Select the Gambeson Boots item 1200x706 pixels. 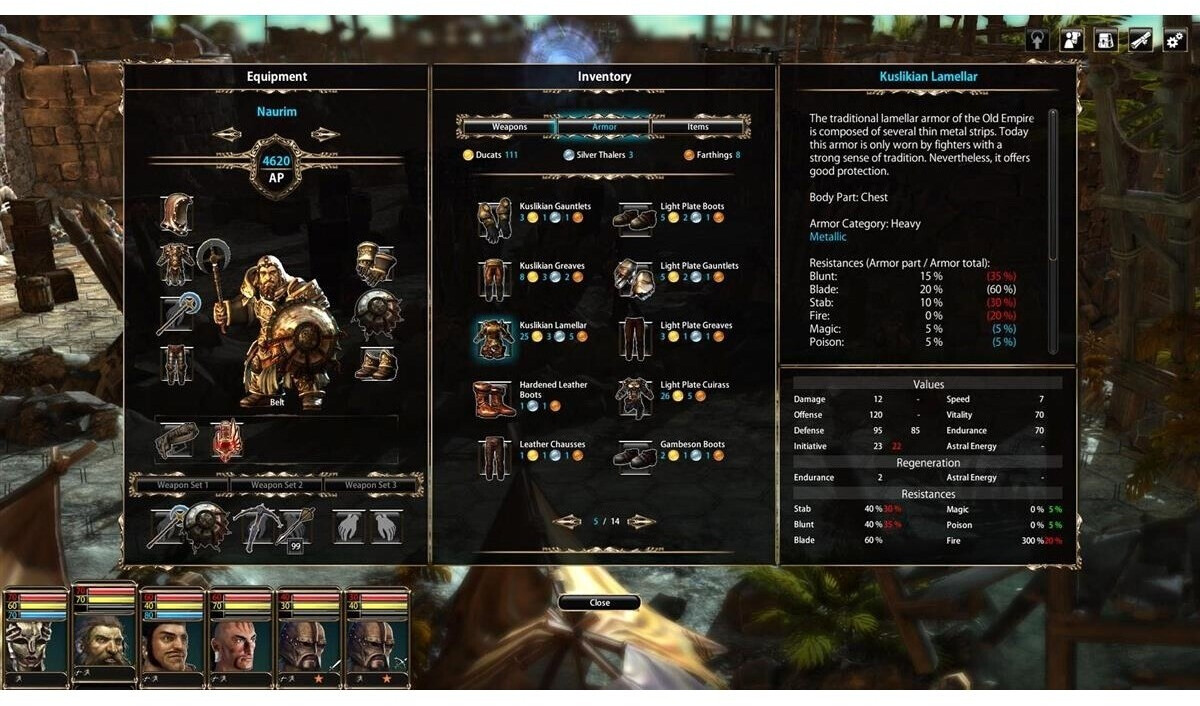[x=634, y=457]
